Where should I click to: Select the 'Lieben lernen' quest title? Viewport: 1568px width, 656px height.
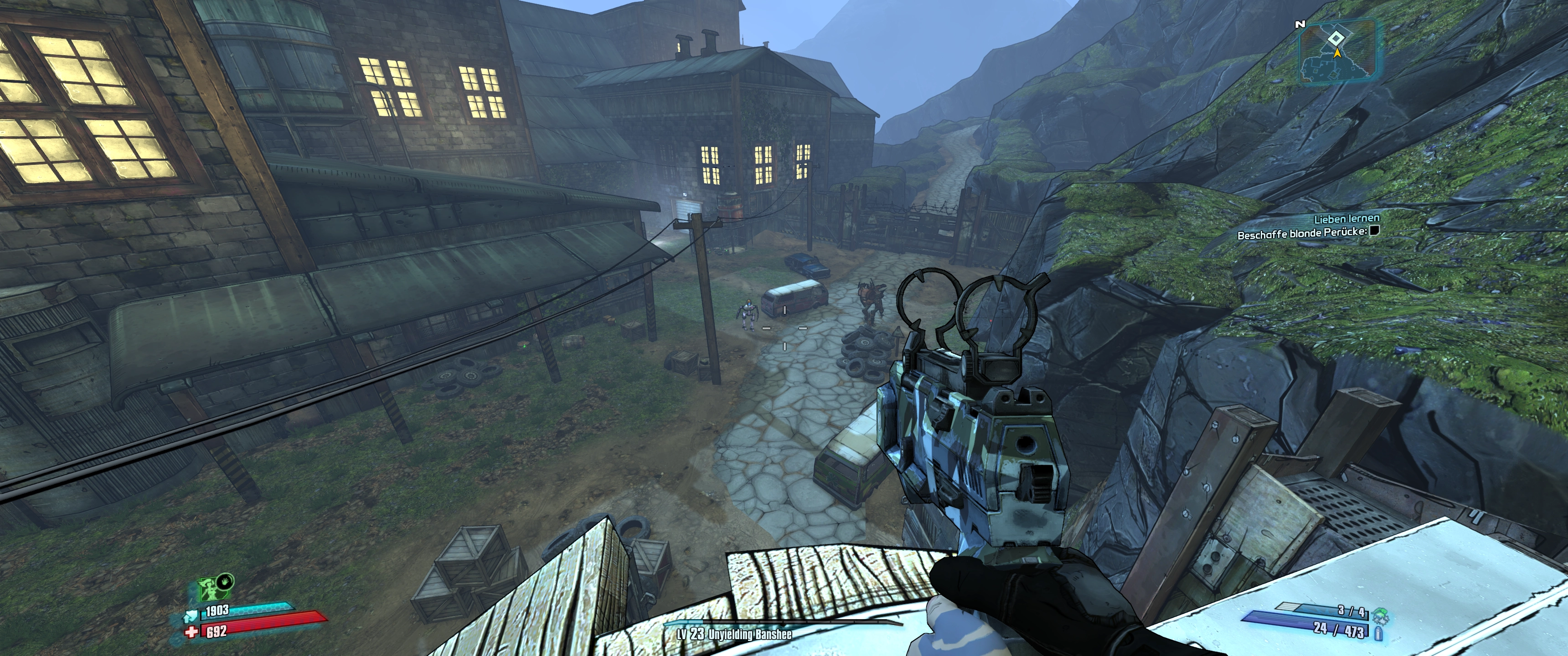(x=1346, y=219)
